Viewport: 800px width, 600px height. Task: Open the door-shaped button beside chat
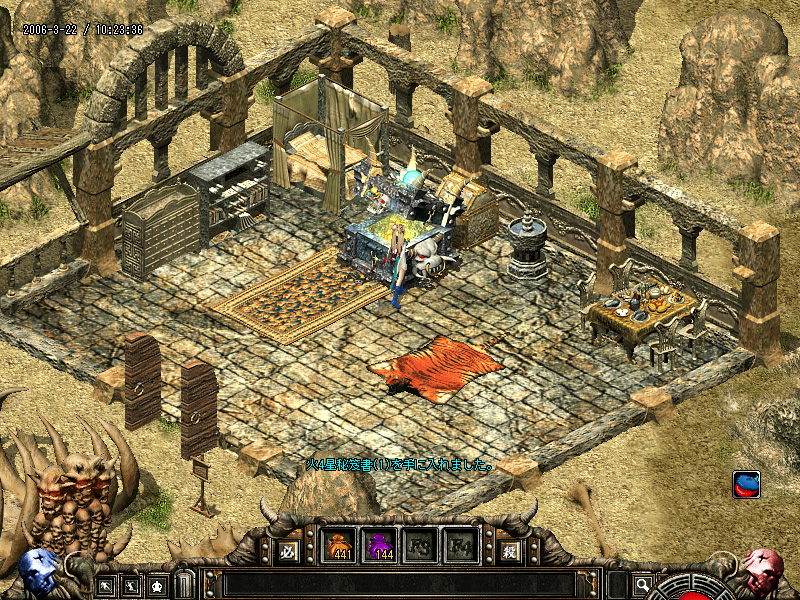point(184,584)
